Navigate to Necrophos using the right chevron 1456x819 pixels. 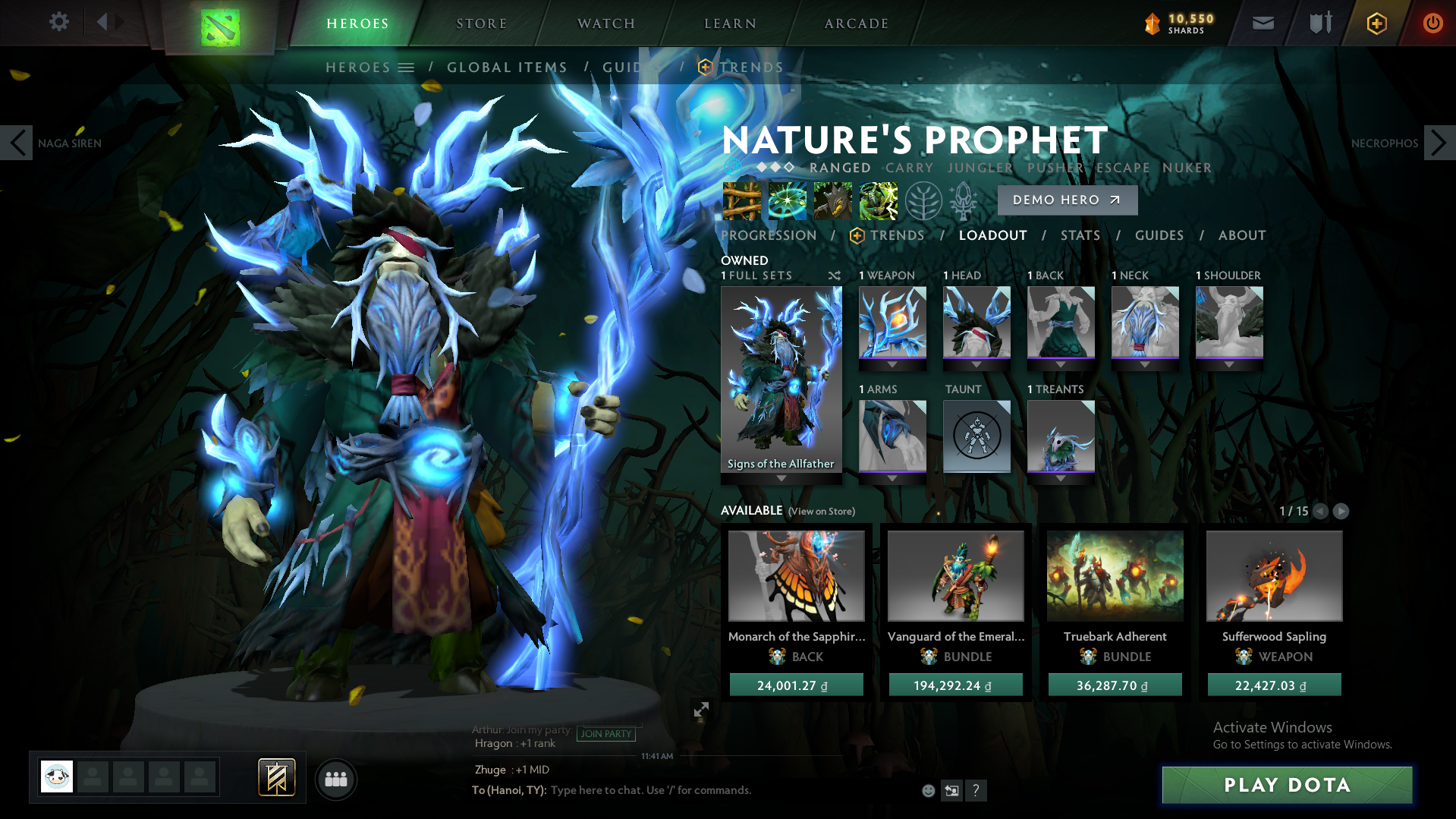click(1438, 143)
